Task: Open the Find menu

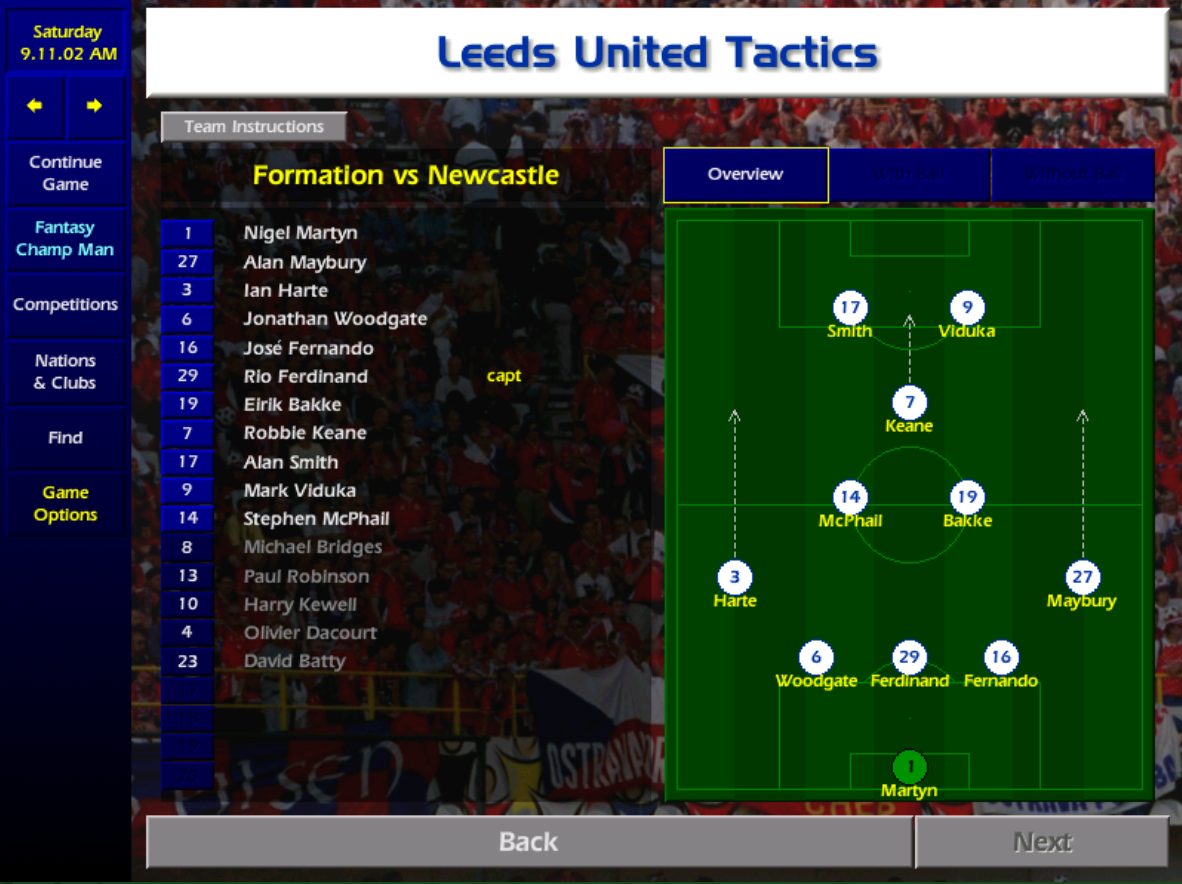Action: coord(65,438)
